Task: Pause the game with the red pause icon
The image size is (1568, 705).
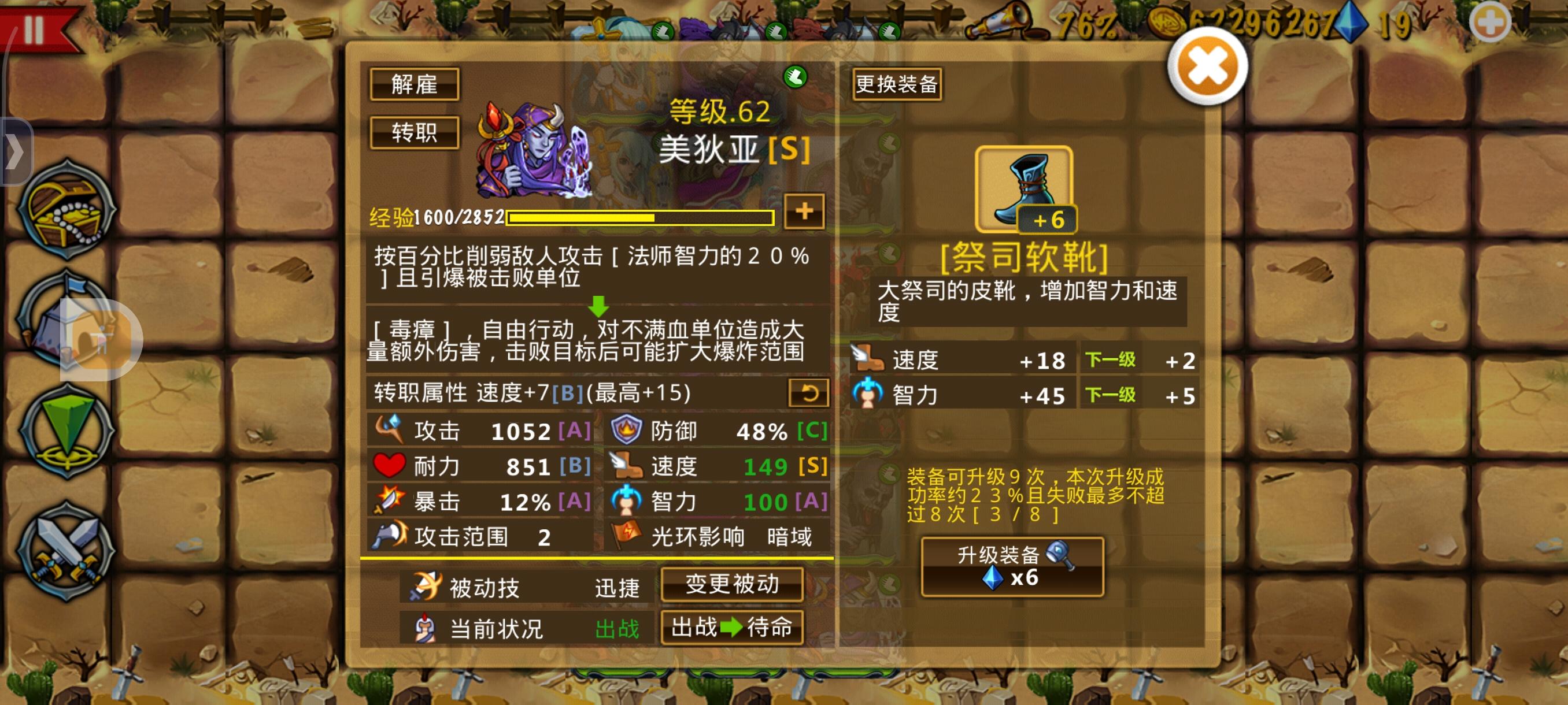Action: [x=35, y=27]
